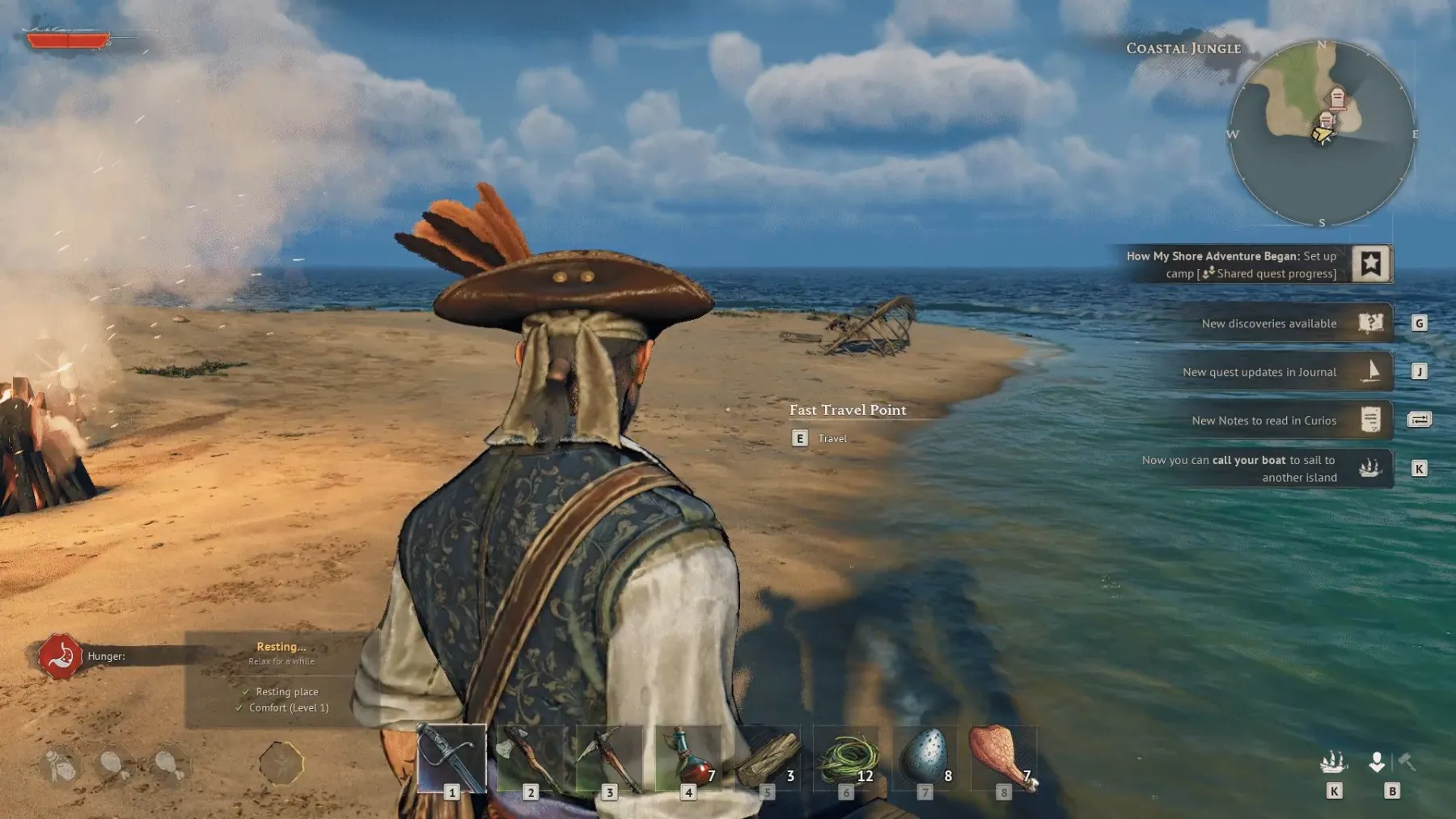1456x819 pixels.
Task: Click the red Hunger stomach icon
Action: (x=59, y=656)
